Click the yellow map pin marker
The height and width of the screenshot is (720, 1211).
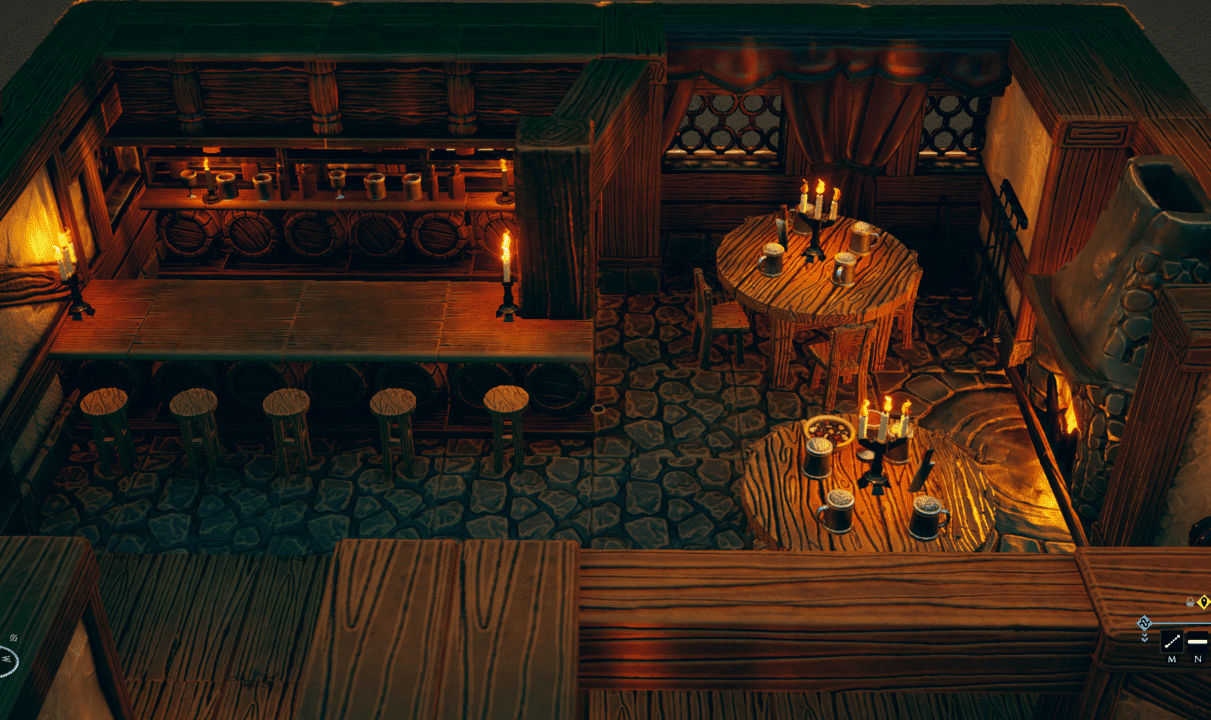point(1203,601)
